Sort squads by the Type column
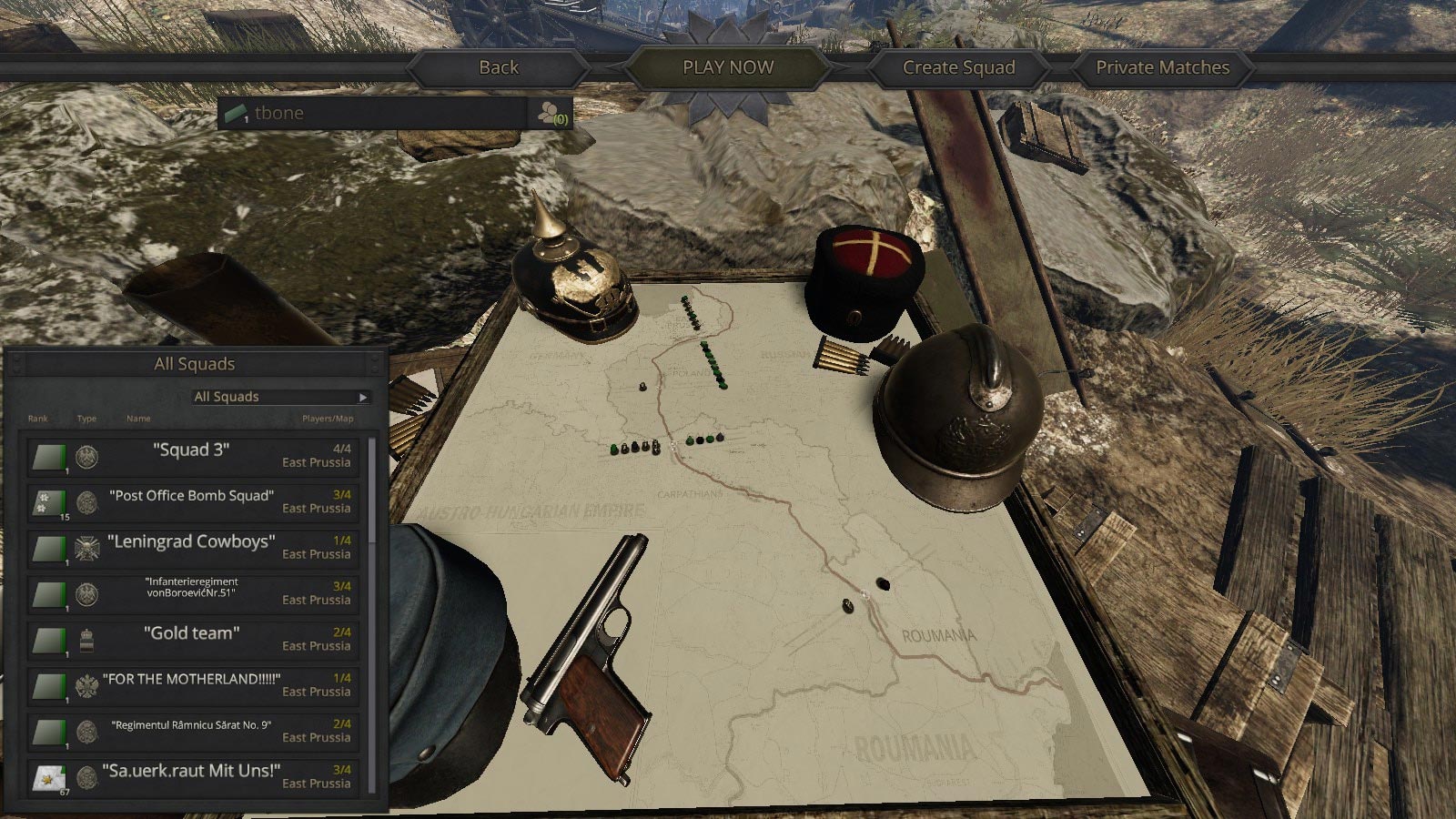This screenshot has width=1456, height=819. (86, 419)
